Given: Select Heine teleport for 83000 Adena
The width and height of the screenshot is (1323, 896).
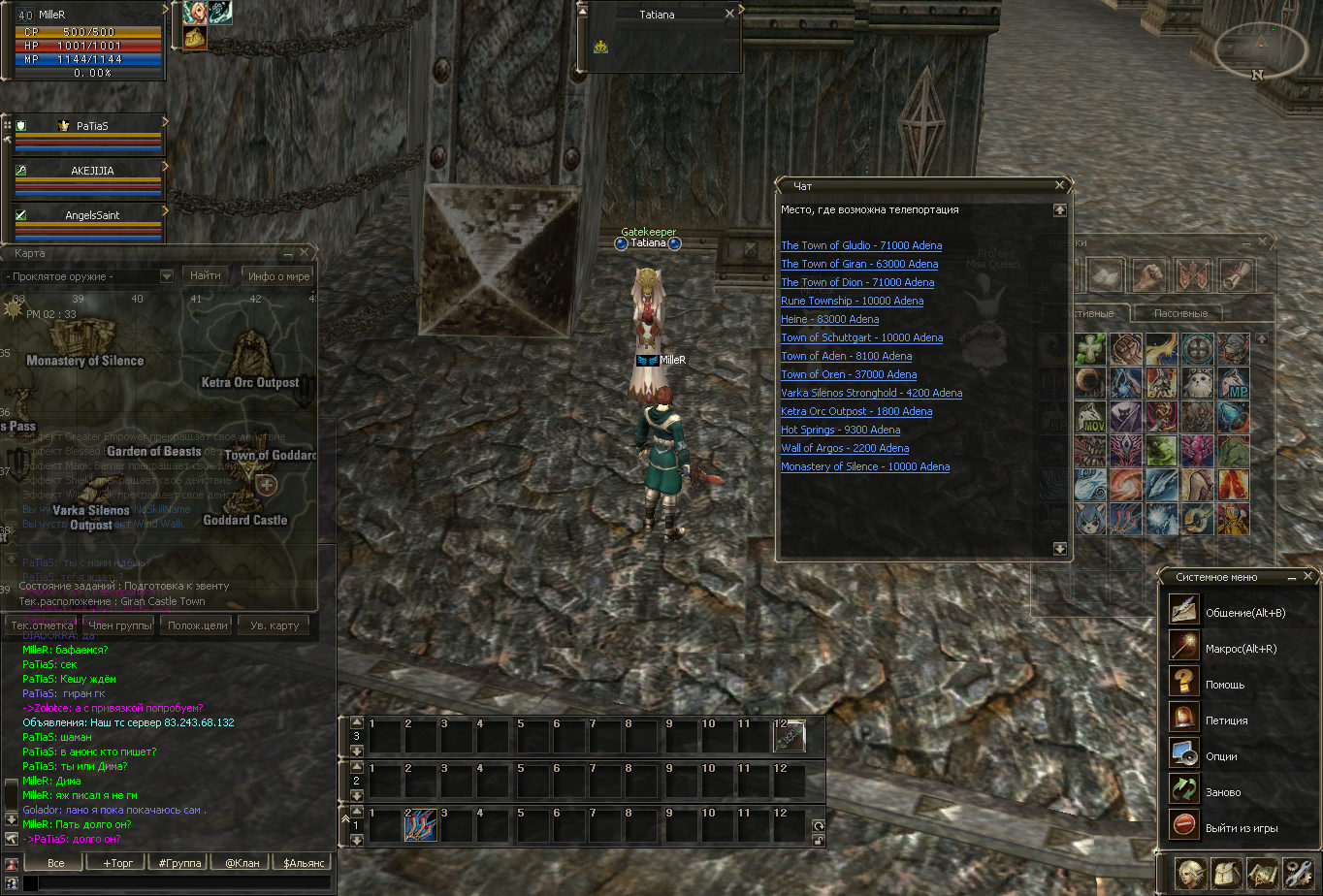Looking at the screenshot, I should pos(829,319).
